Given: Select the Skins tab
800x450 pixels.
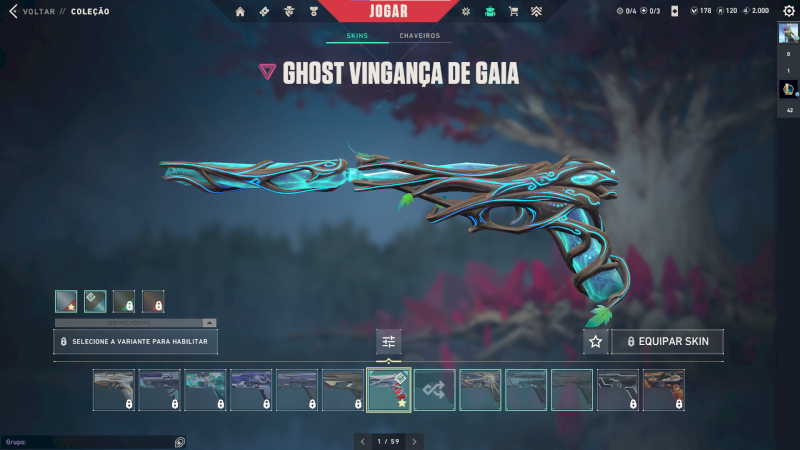Looking at the screenshot, I should click(357, 36).
